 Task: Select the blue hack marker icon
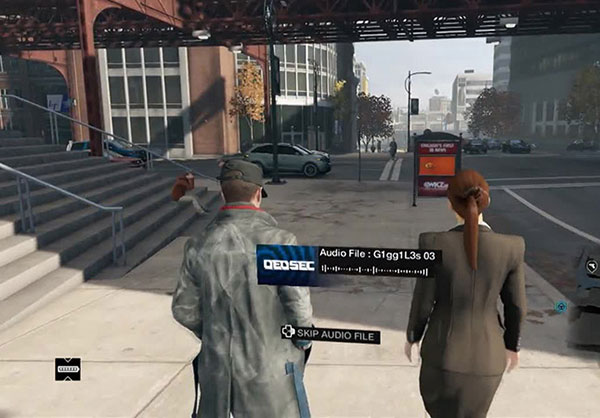point(561,306)
